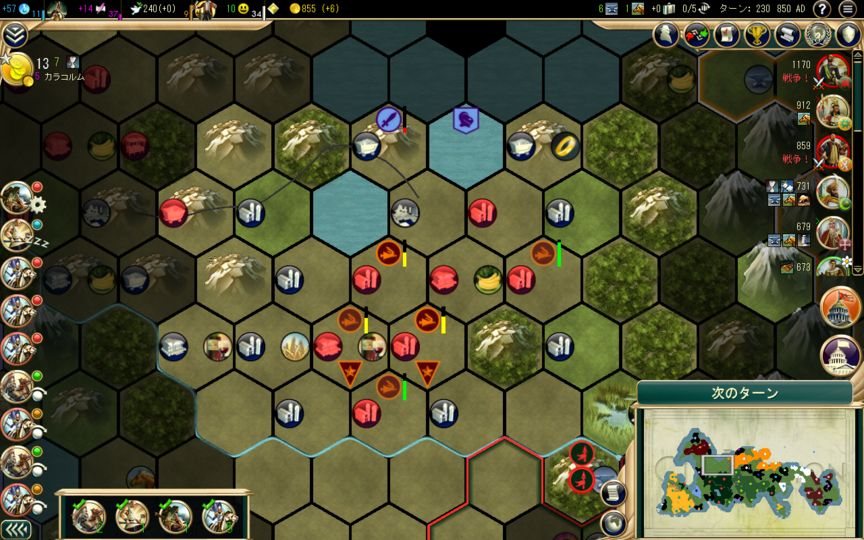864x540 pixels.
Task: Expand the double-chevron panel at top left
Action: tap(14, 36)
